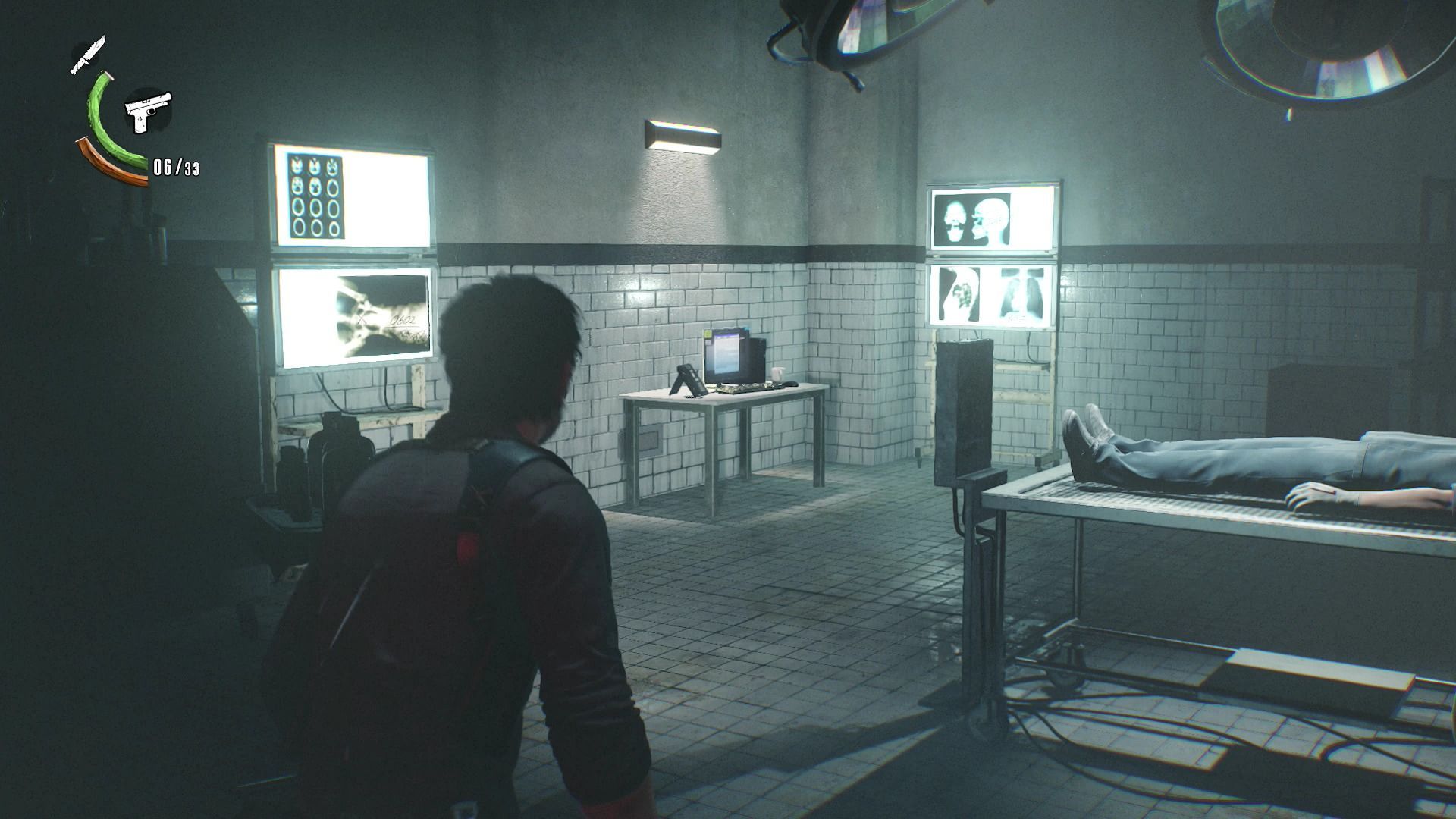Select the knife weapon icon
Image resolution: width=1456 pixels, height=819 pixels.
(88, 55)
